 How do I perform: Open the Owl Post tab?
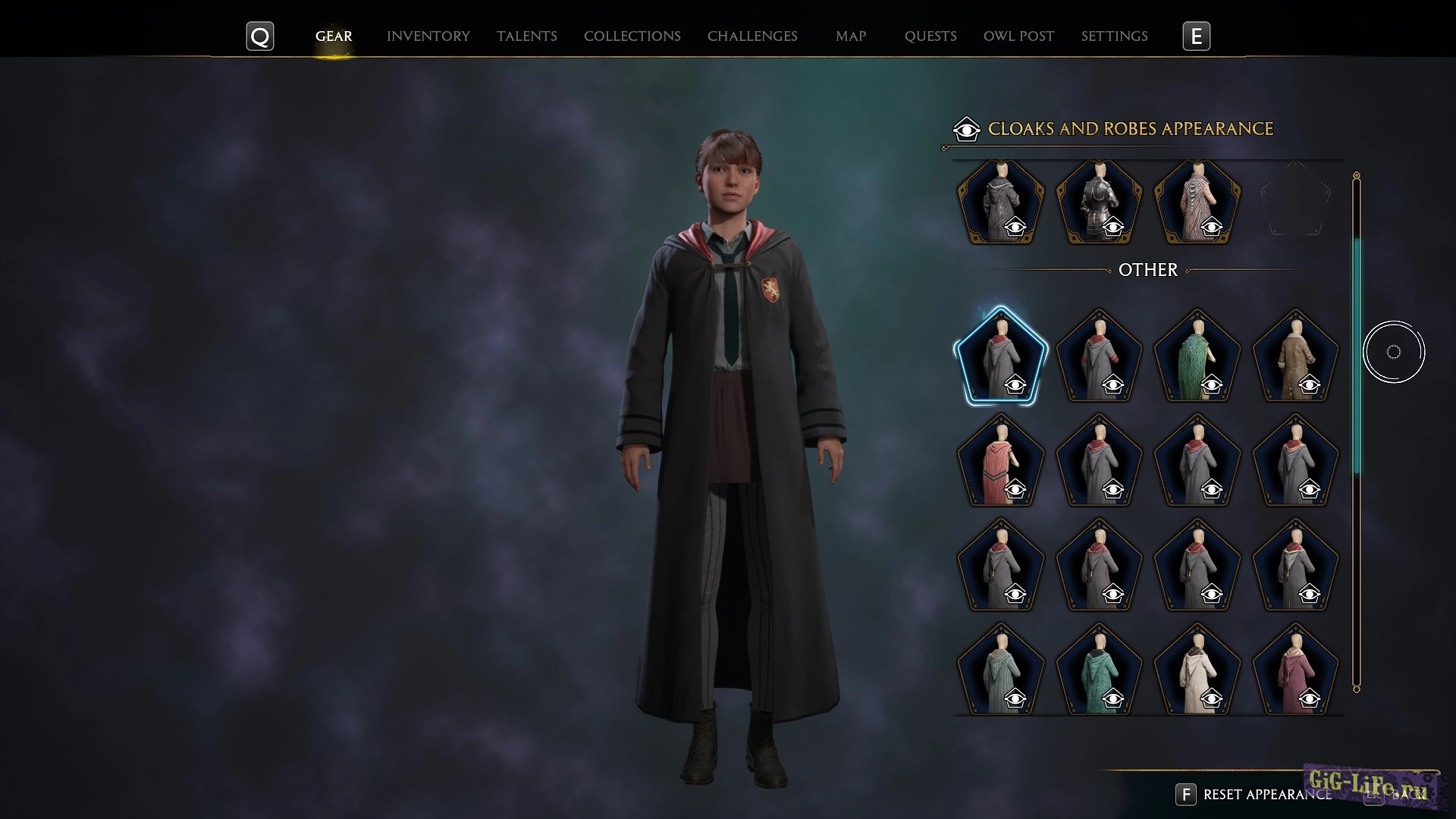point(1018,36)
